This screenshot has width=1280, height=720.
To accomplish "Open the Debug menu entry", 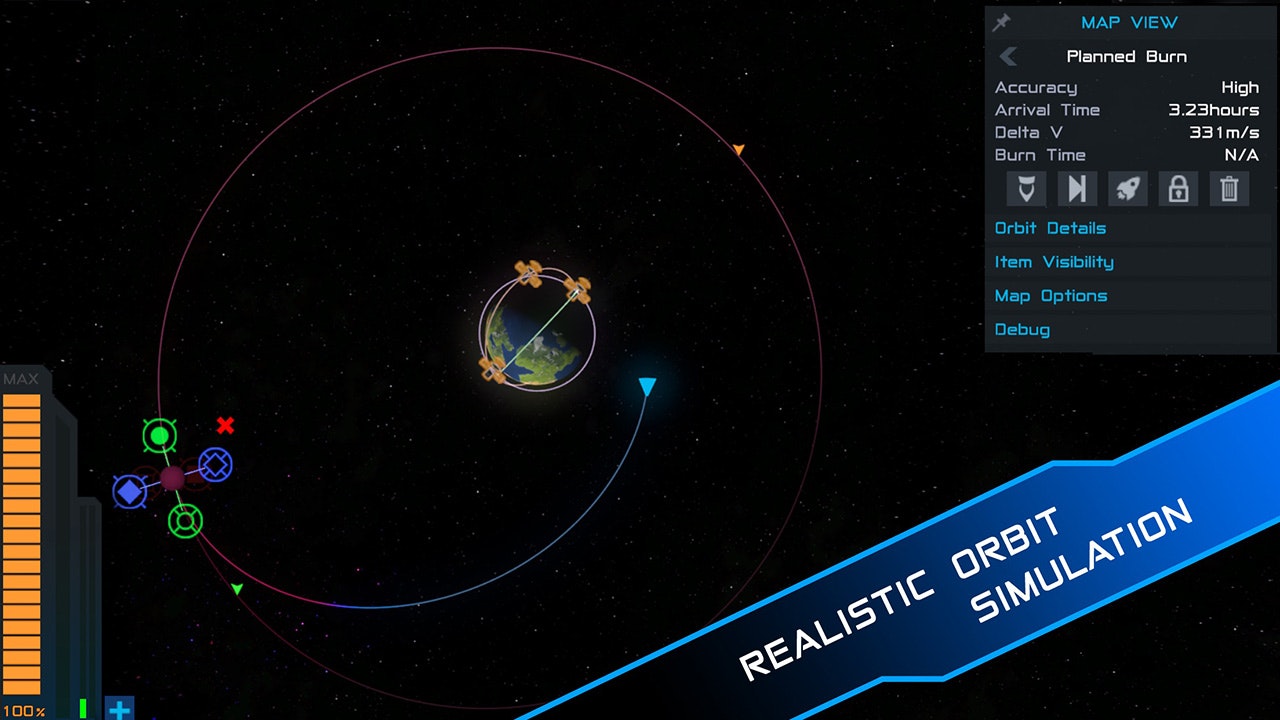I will pyautogui.click(x=1022, y=329).
